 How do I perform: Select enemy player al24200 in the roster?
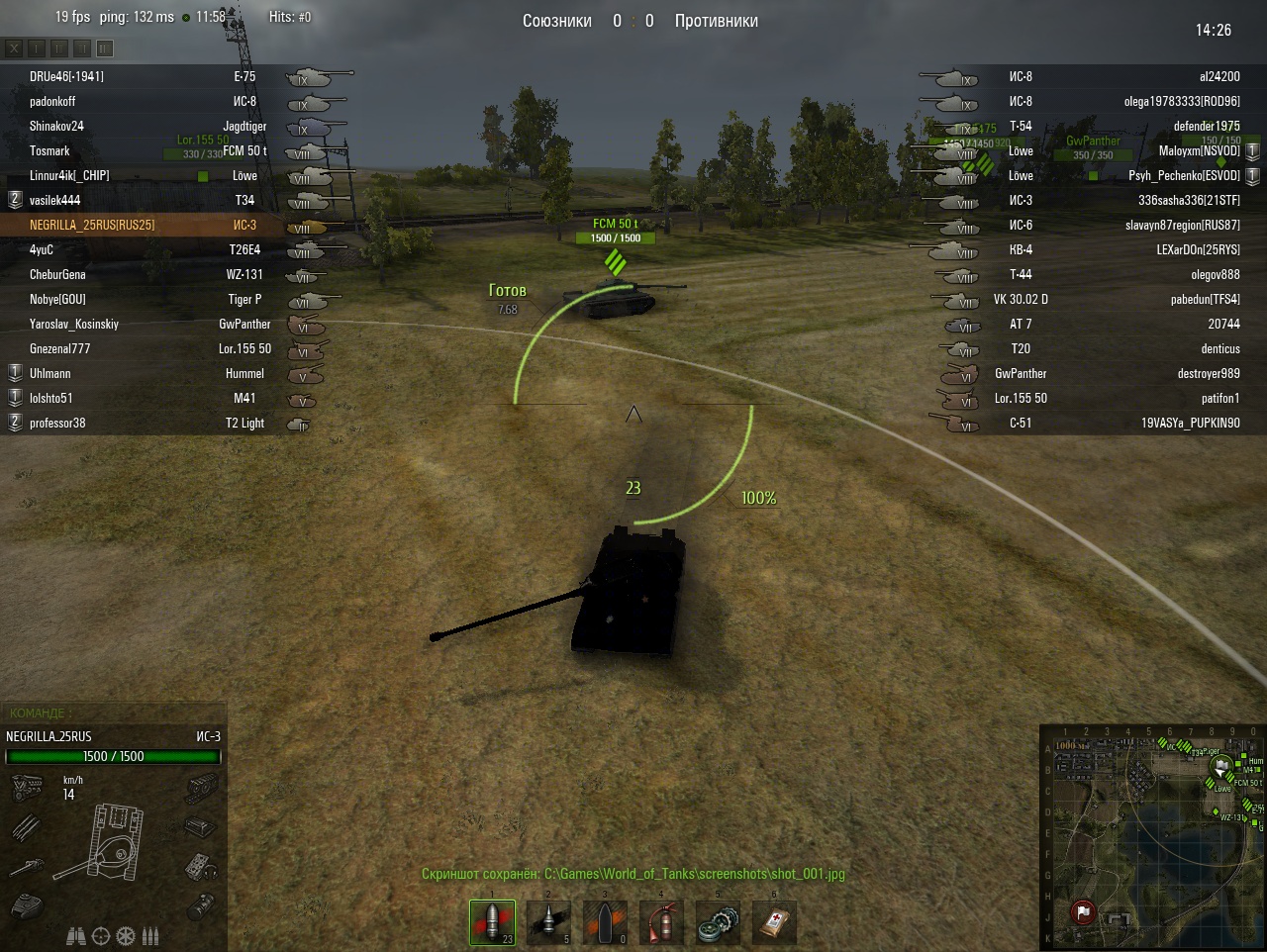1218,76
